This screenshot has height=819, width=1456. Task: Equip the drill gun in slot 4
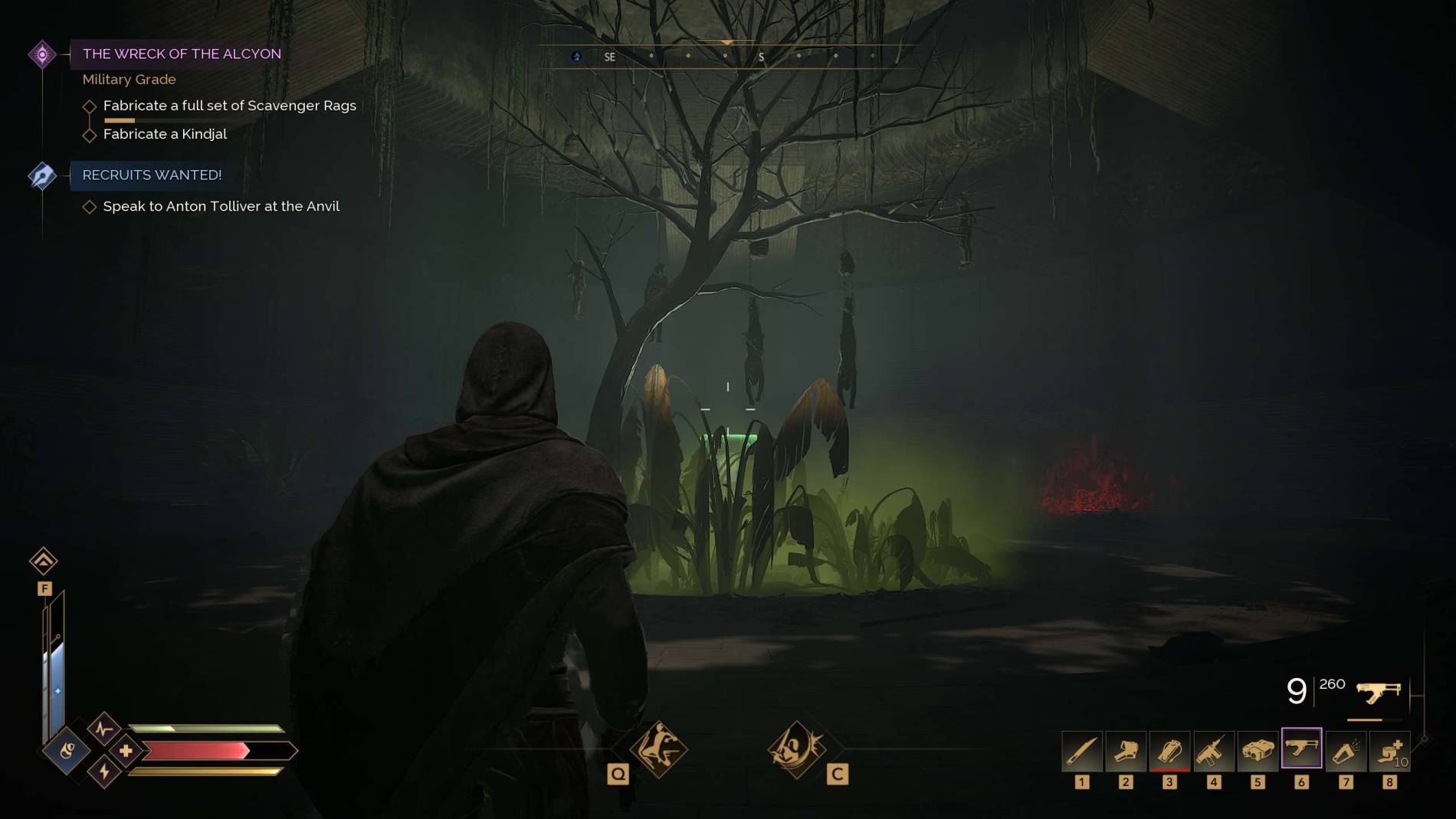click(x=1213, y=750)
